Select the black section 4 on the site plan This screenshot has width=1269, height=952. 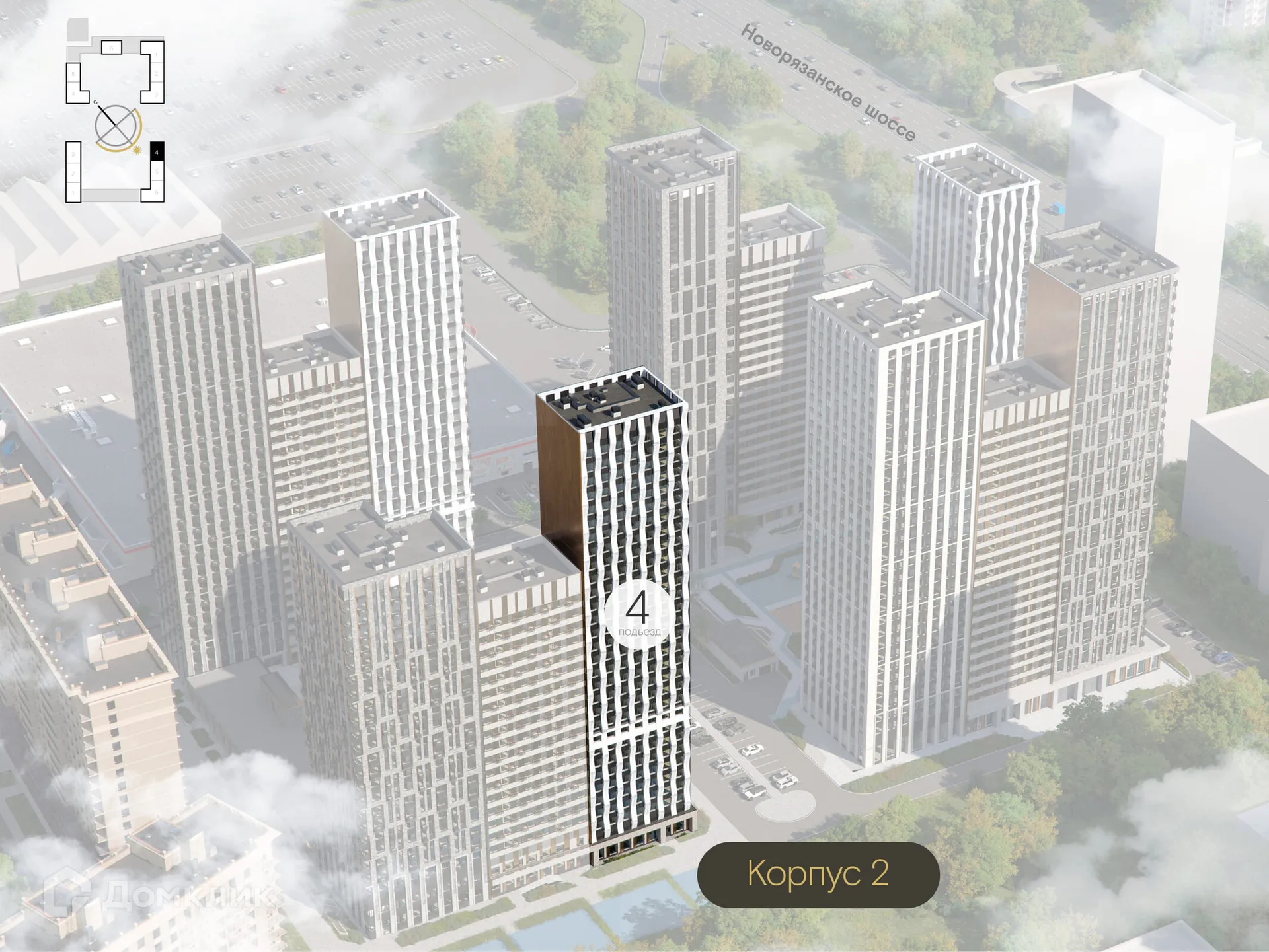pyautogui.click(x=157, y=151)
